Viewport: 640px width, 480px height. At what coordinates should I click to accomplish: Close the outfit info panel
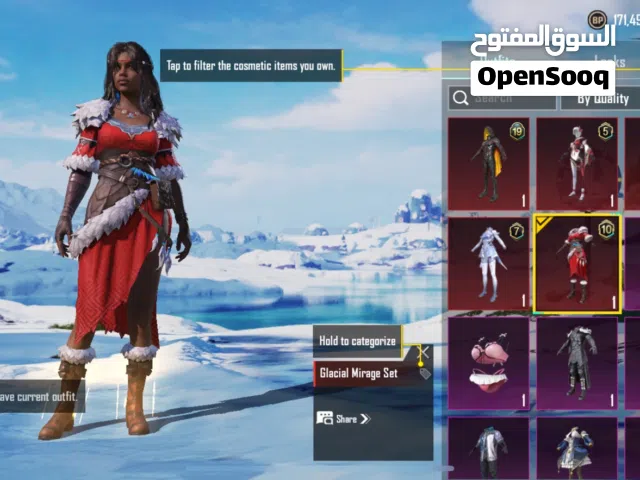coord(424,352)
